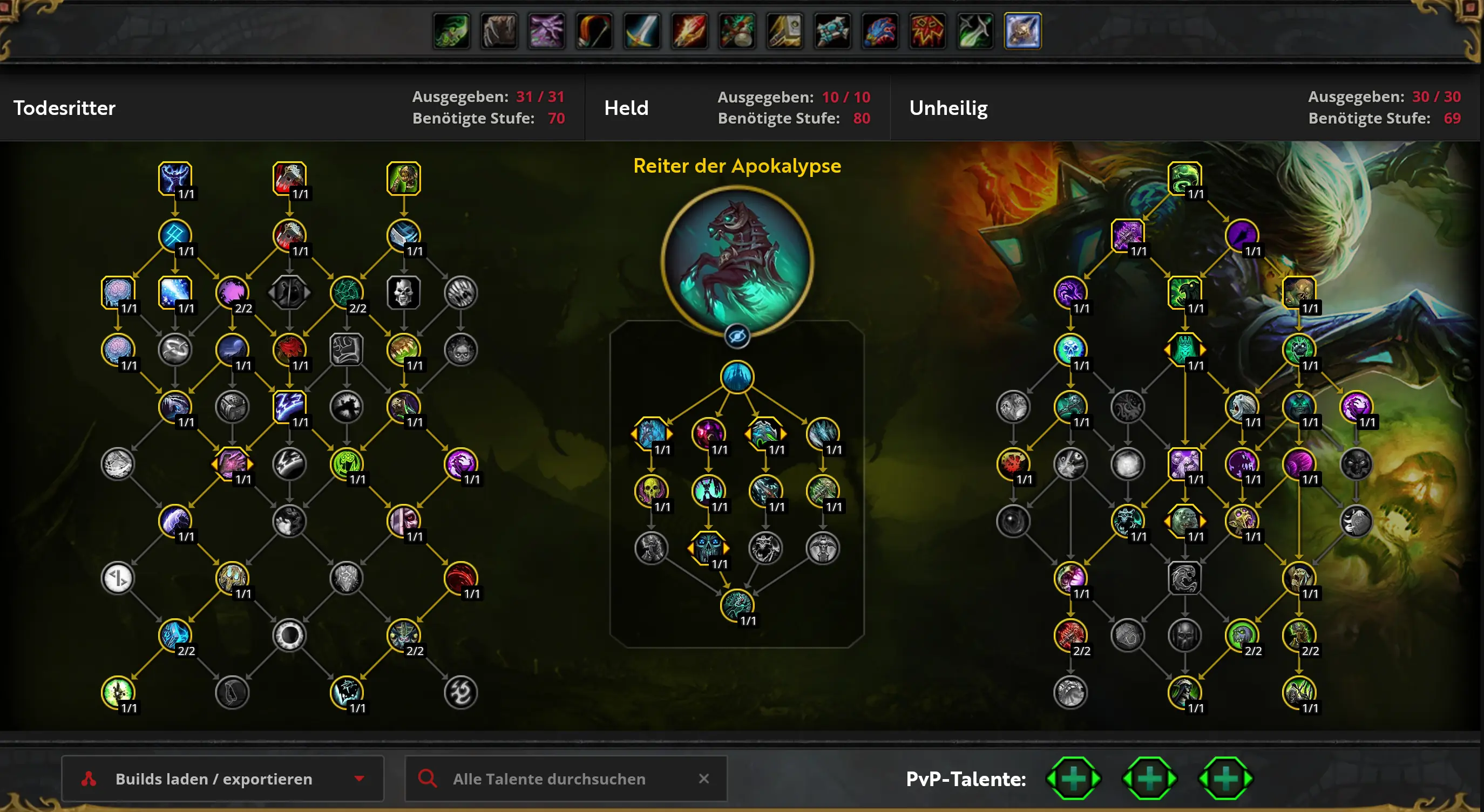The width and height of the screenshot is (1484, 812).
Task: Click the bottom hero tree capstone talent
Action: coord(737,605)
